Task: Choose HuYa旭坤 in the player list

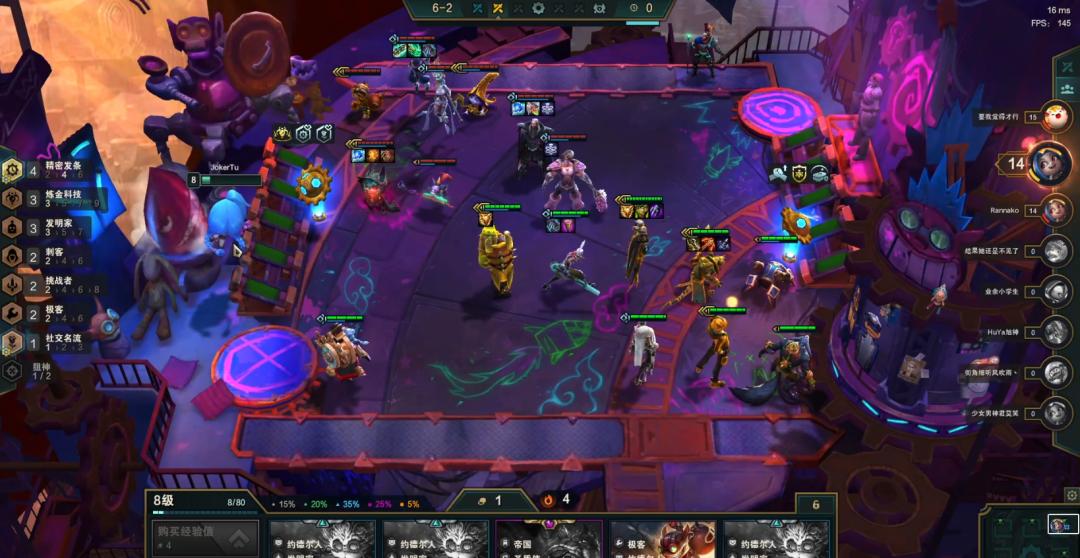Action: pos(1056,331)
